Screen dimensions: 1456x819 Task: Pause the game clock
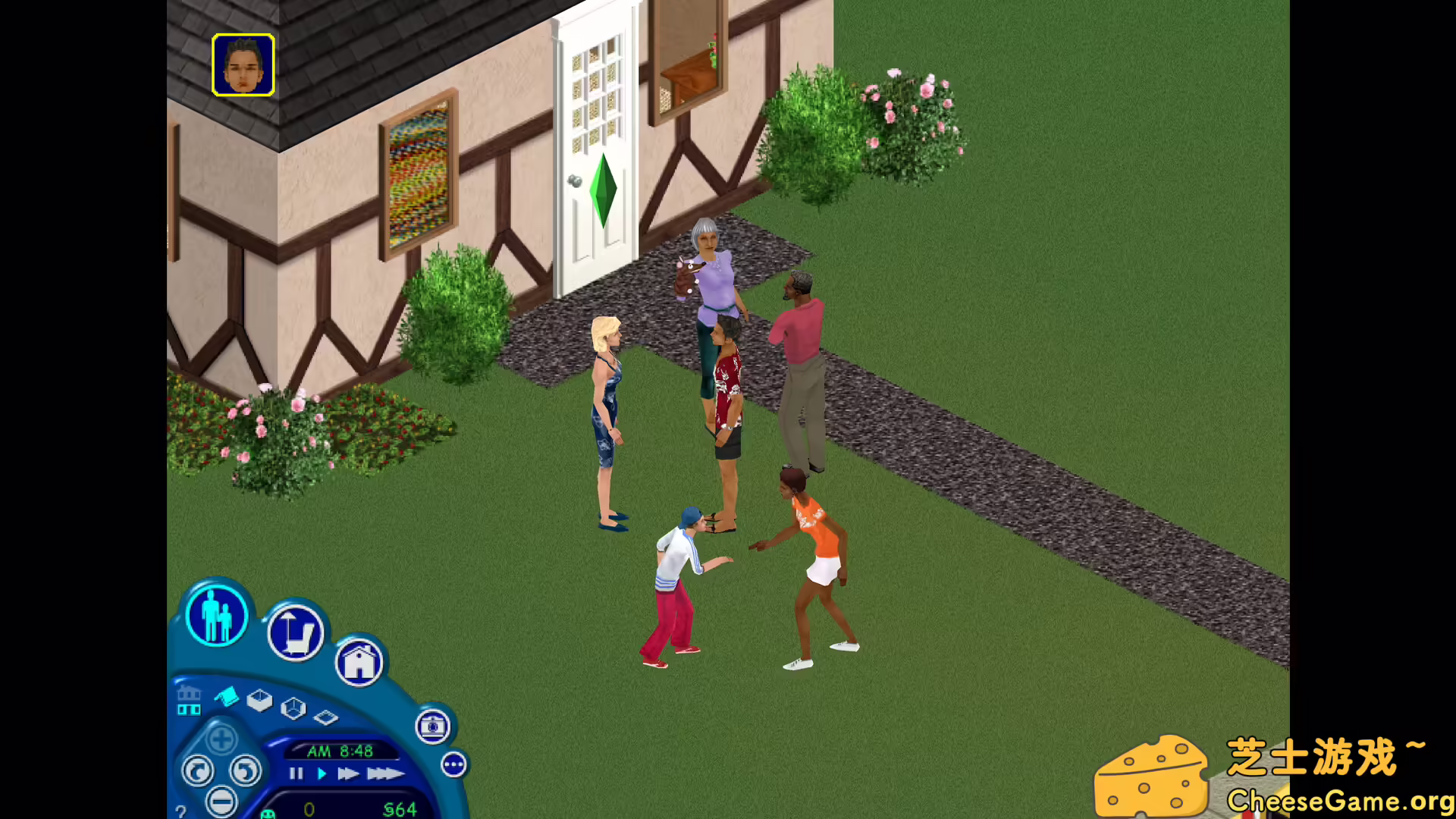click(296, 773)
